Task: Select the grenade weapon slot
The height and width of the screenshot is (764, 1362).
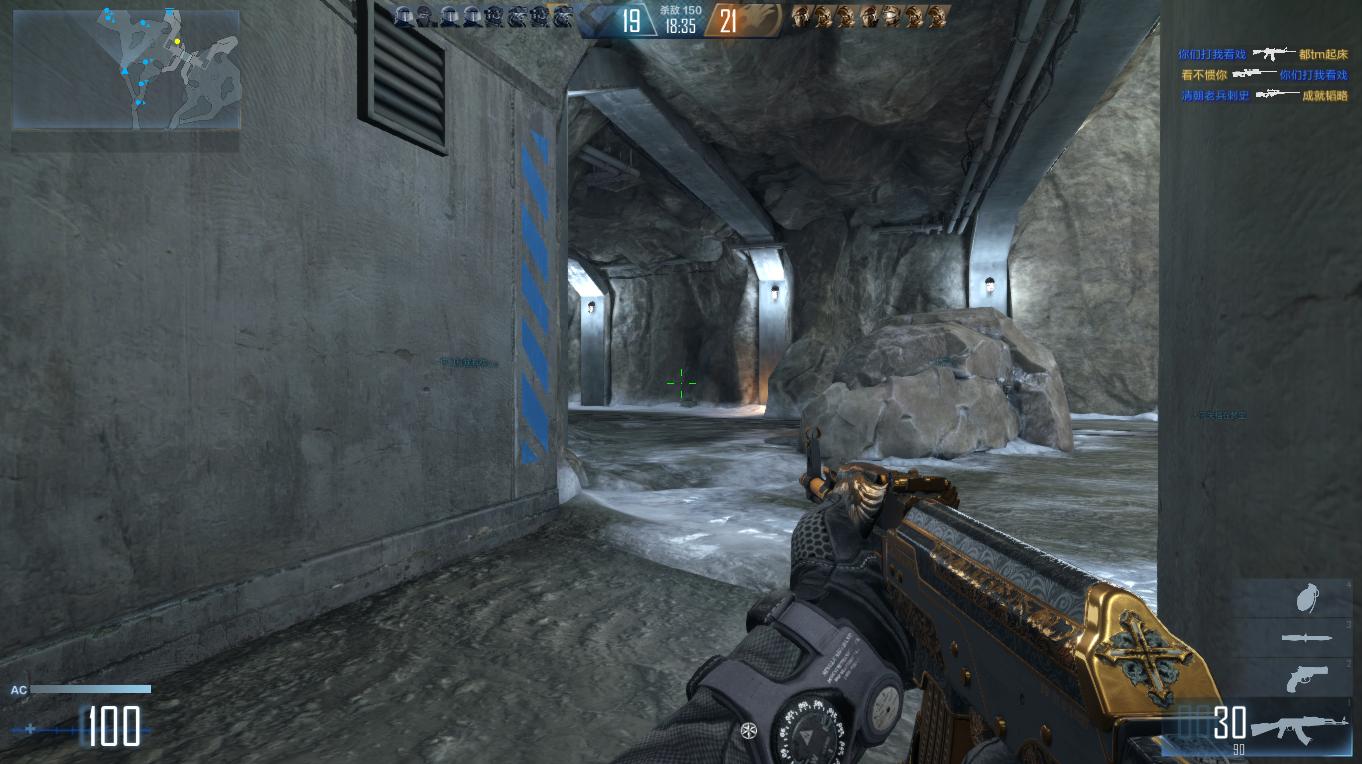Action: coord(1305,598)
